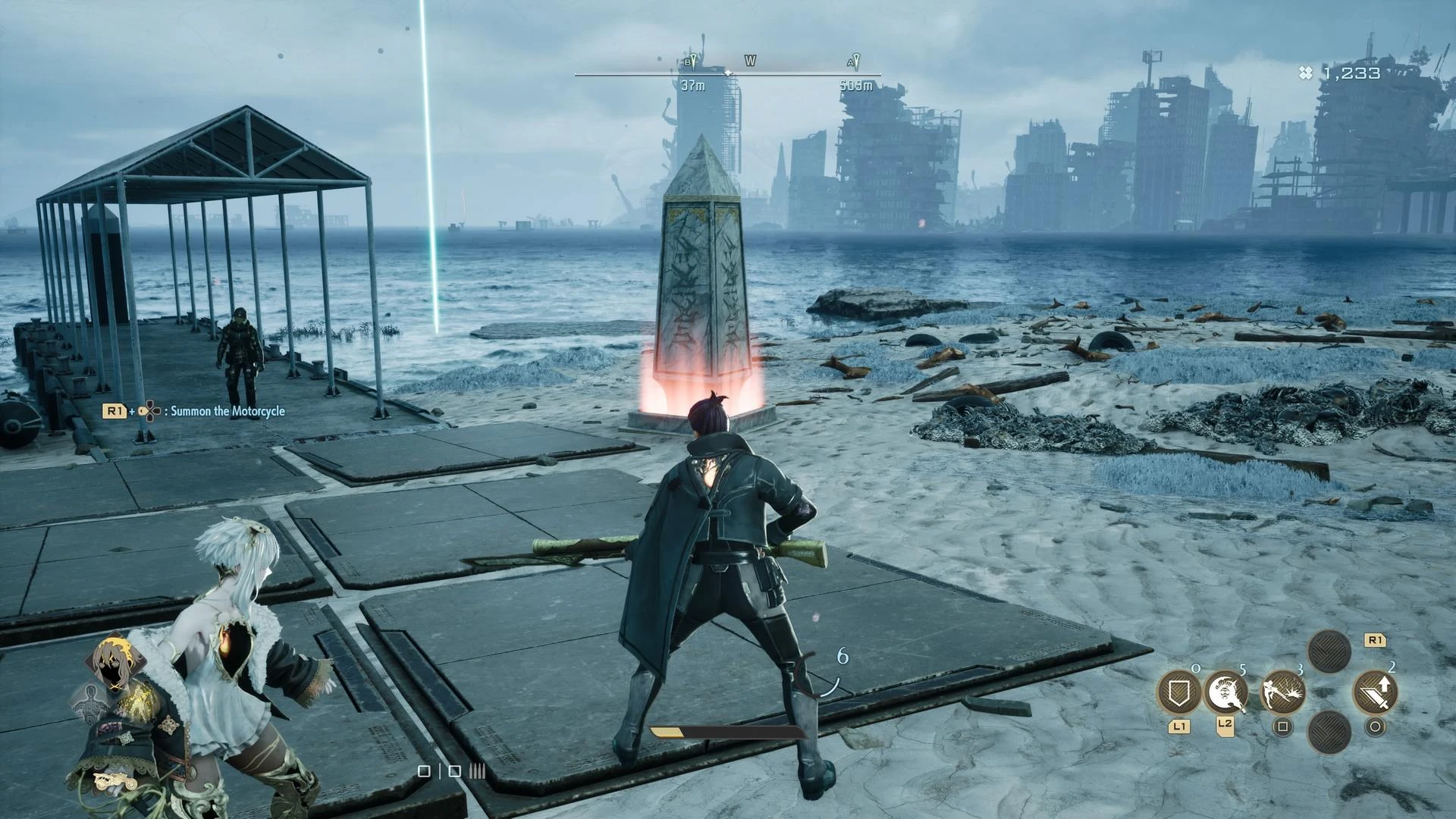Image resolution: width=1456 pixels, height=819 pixels.
Task: Activate the crescent beast-head ability icon
Action: tap(1225, 692)
